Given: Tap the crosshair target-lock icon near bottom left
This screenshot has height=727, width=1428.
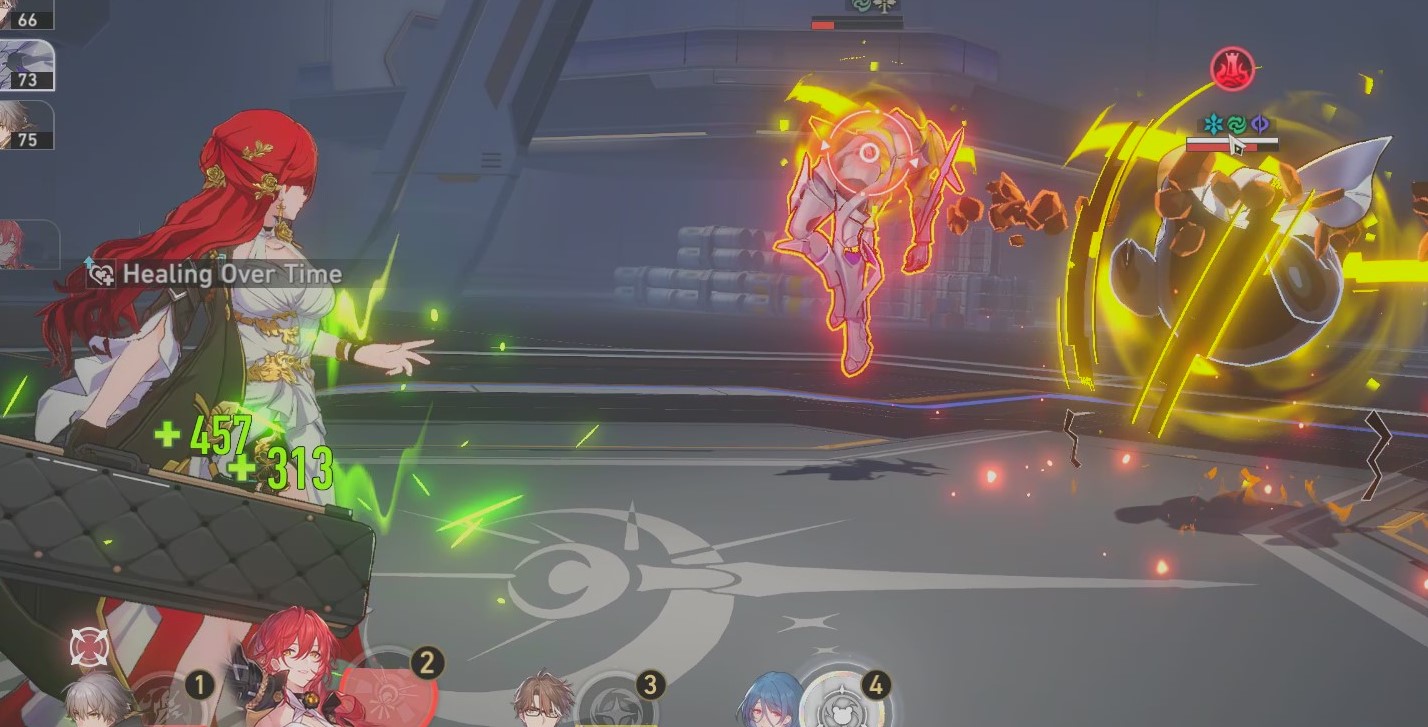Looking at the screenshot, I should tap(89, 645).
